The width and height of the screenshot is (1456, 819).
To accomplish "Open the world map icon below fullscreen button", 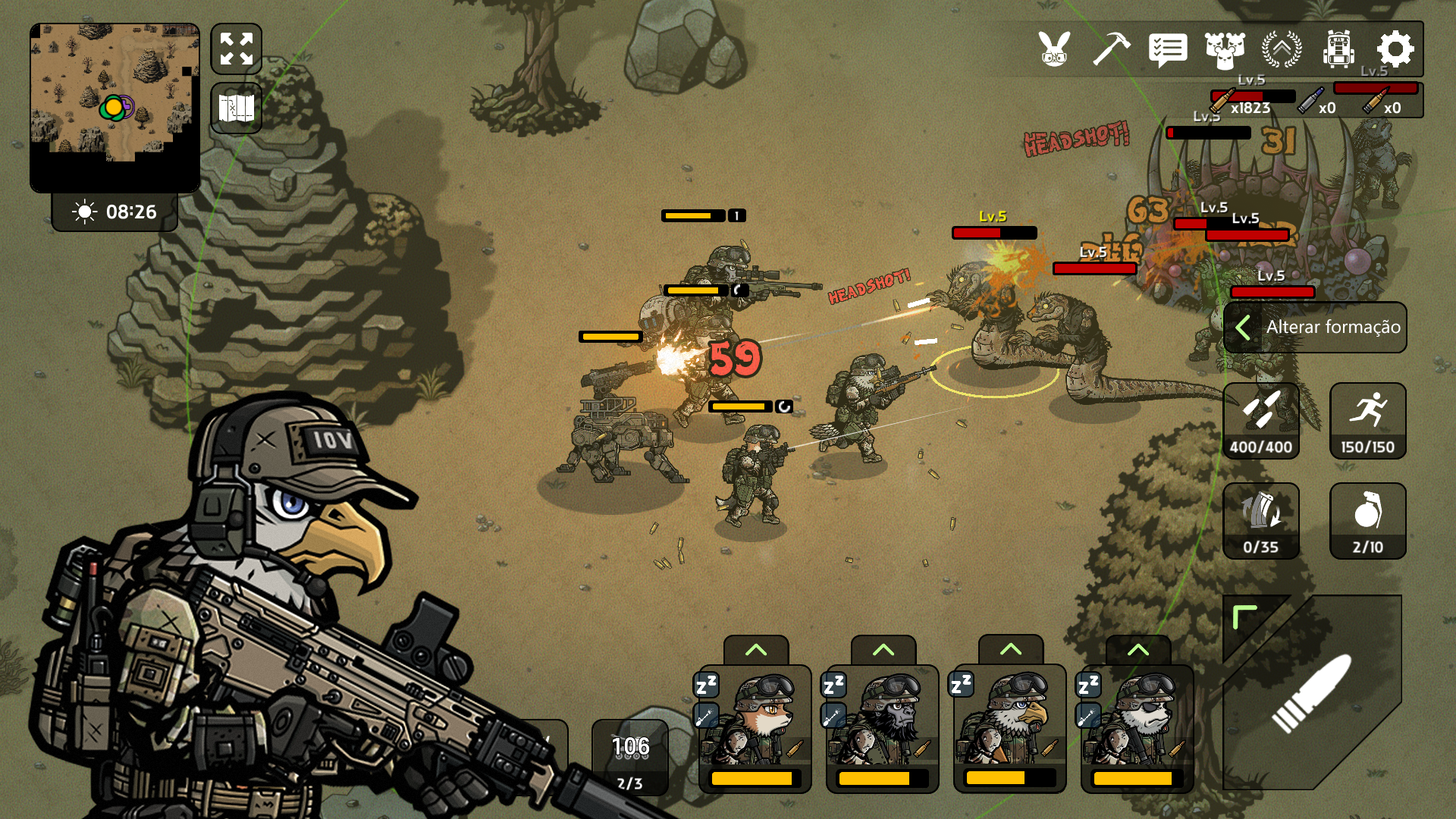I will (236, 108).
